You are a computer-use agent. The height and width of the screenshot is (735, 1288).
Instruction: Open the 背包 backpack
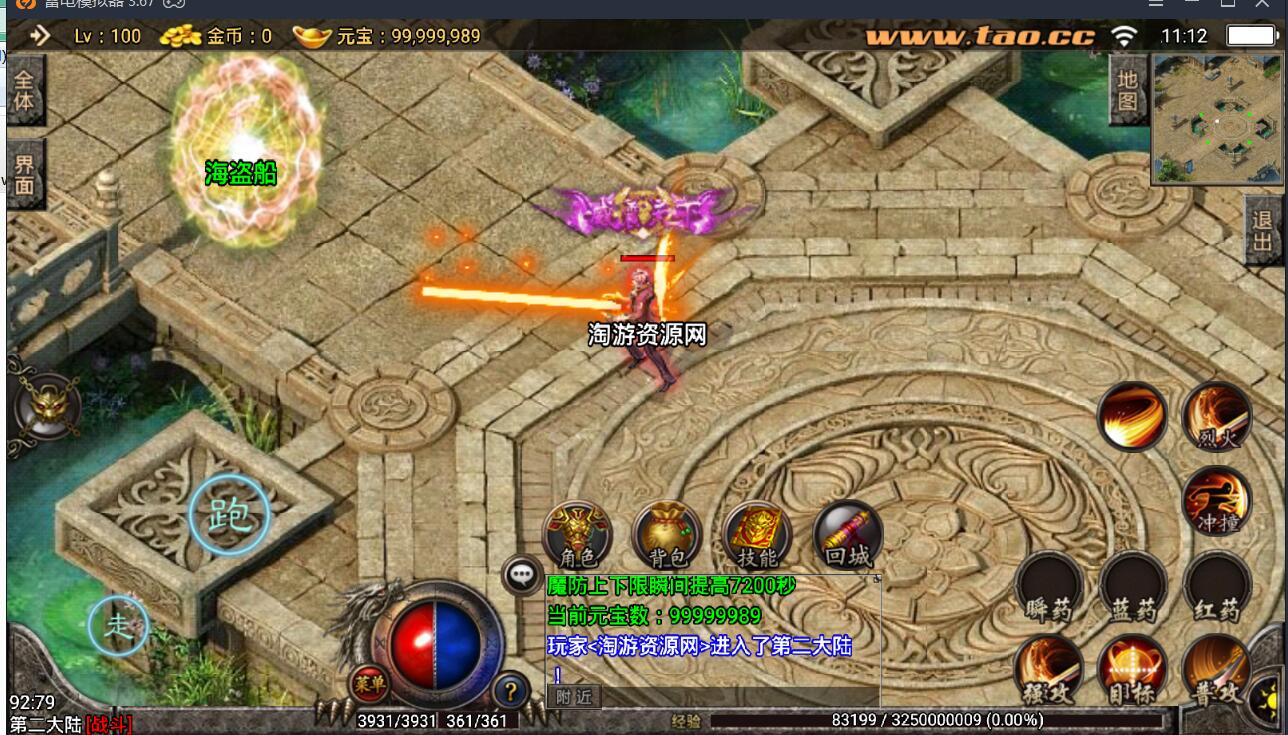[667, 535]
